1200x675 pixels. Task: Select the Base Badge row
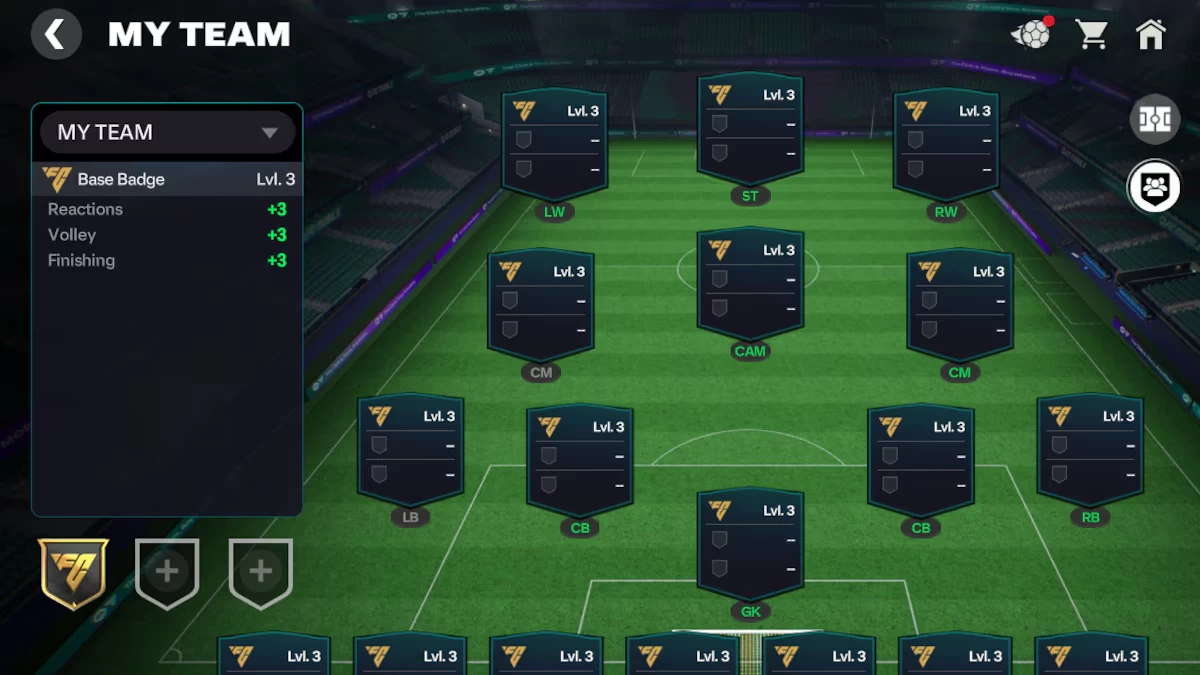point(168,180)
